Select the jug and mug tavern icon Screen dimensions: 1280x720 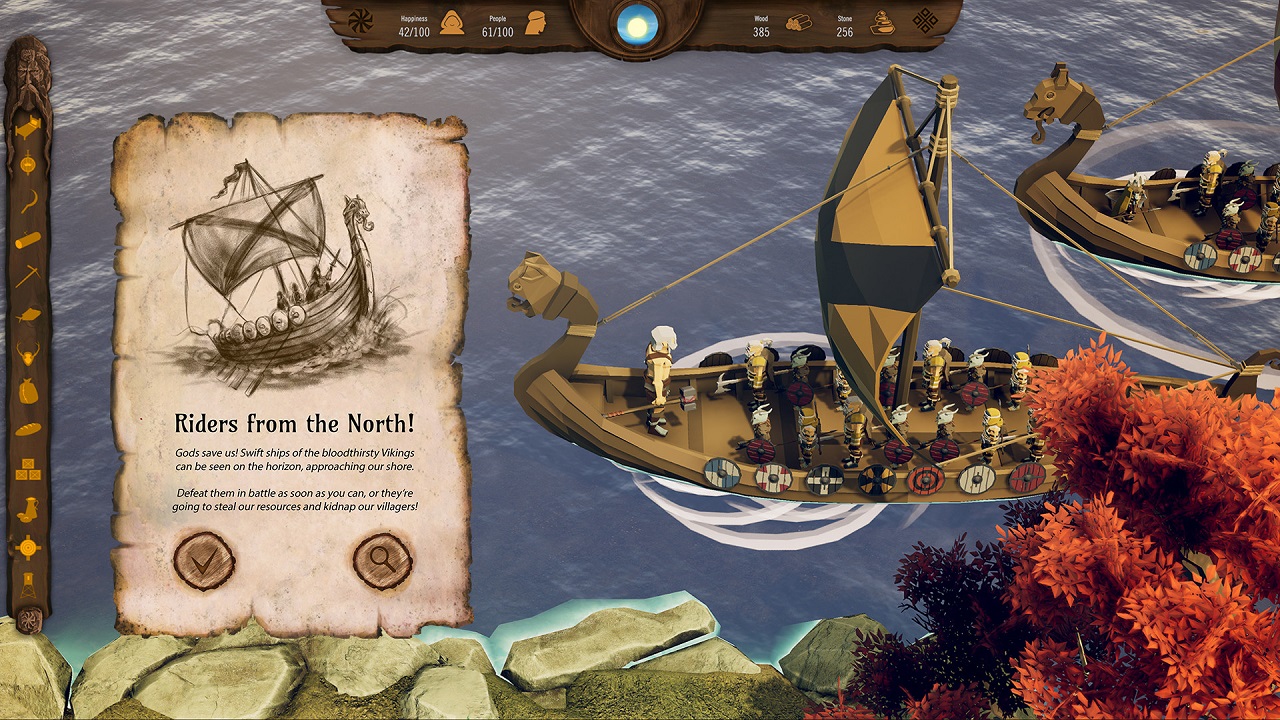coord(28,507)
